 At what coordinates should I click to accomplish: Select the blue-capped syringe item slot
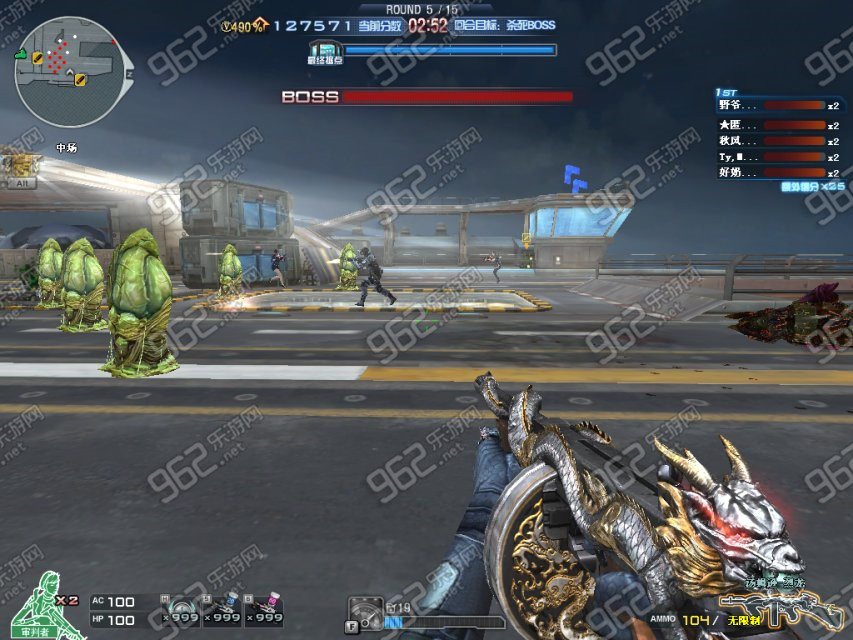[x=222, y=609]
